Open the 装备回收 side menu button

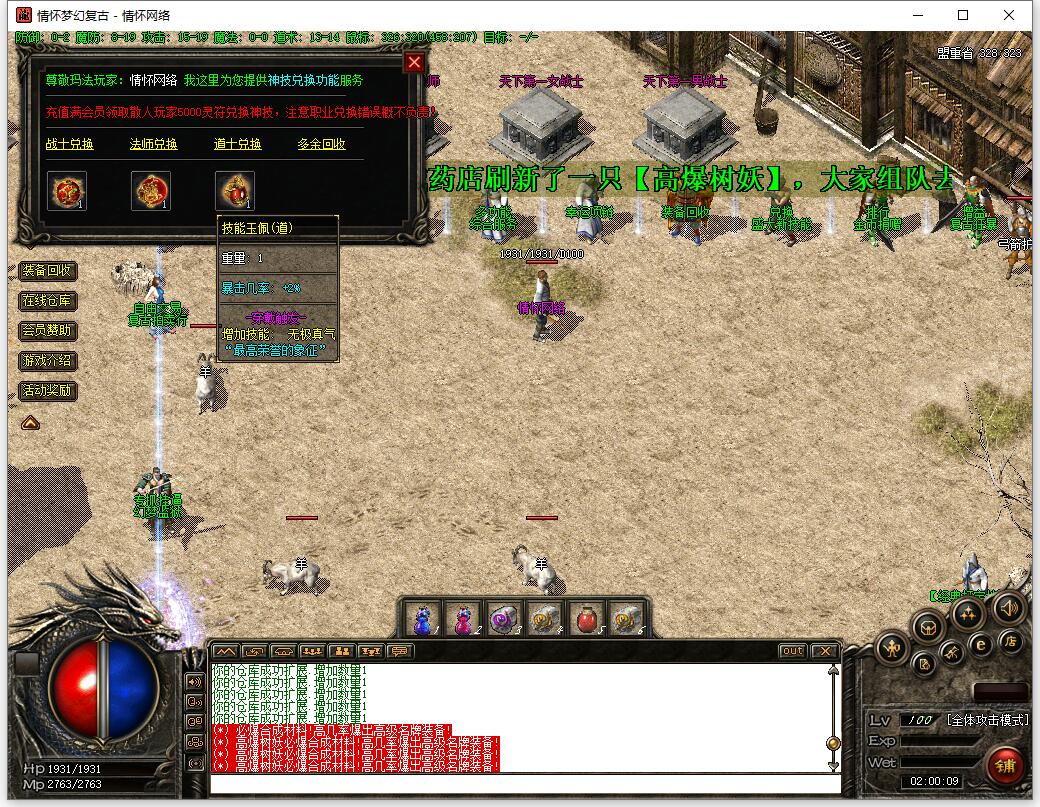[48, 271]
